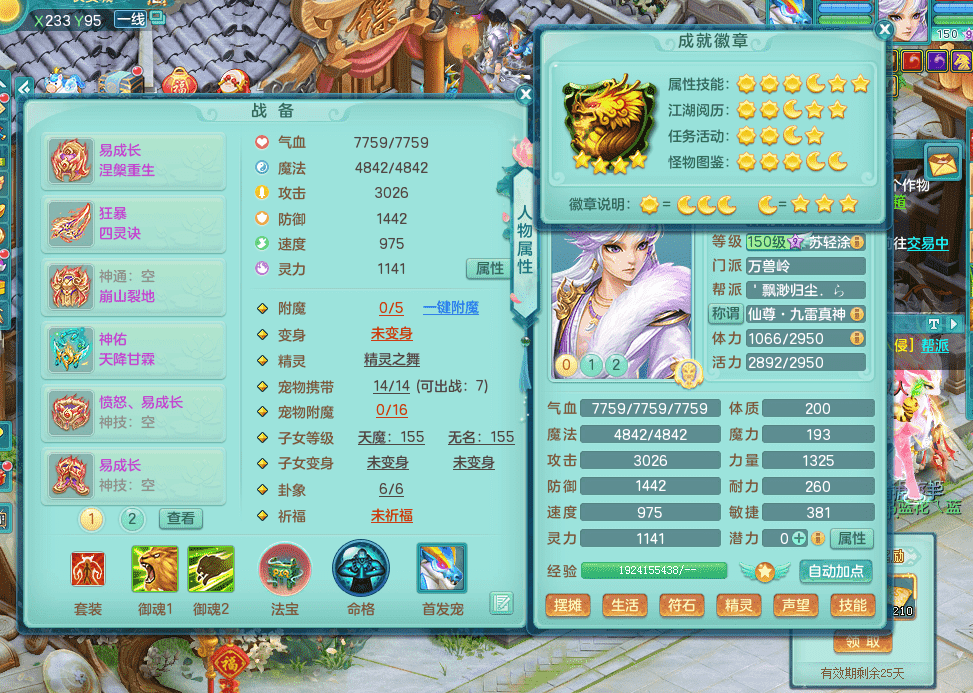Viewport: 973px width, 693px height.
Task: Click the 自动加点 button
Action: pos(836,572)
